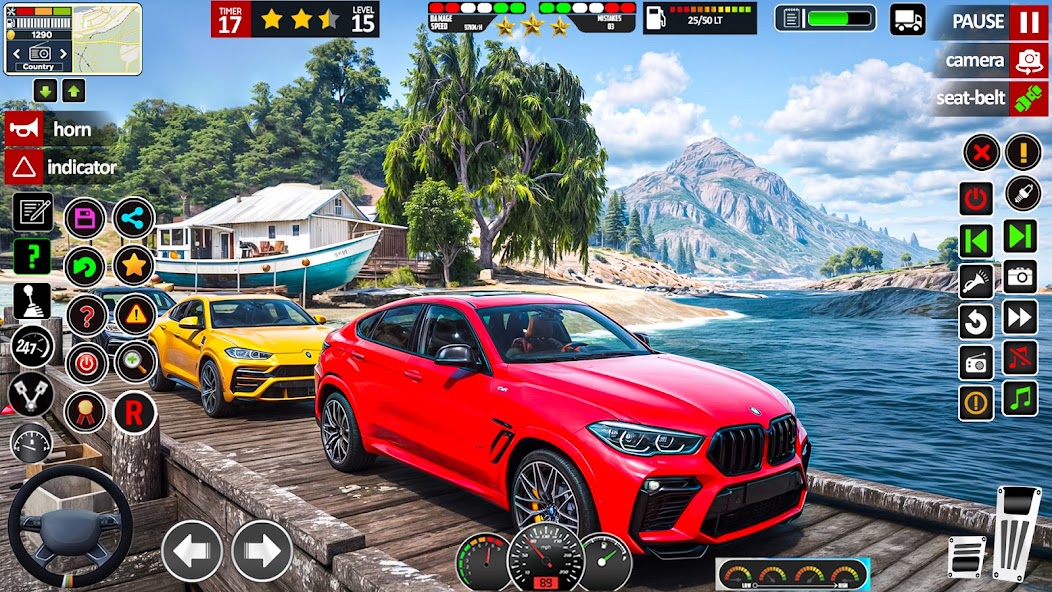This screenshot has height=592, width=1052.
Task: Steer right with the right arrow button
Action: (262, 551)
